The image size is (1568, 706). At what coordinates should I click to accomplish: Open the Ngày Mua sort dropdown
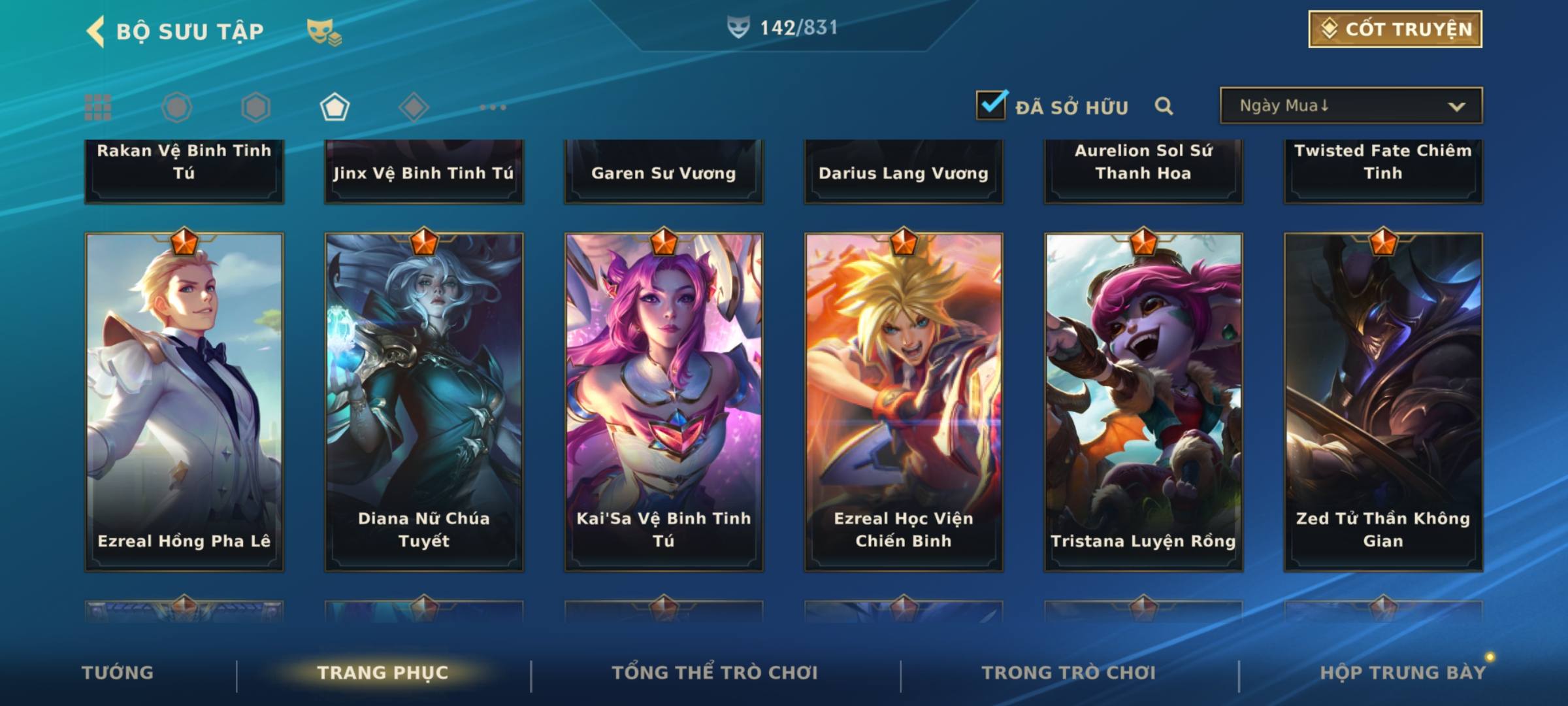tap(1350, 106)
